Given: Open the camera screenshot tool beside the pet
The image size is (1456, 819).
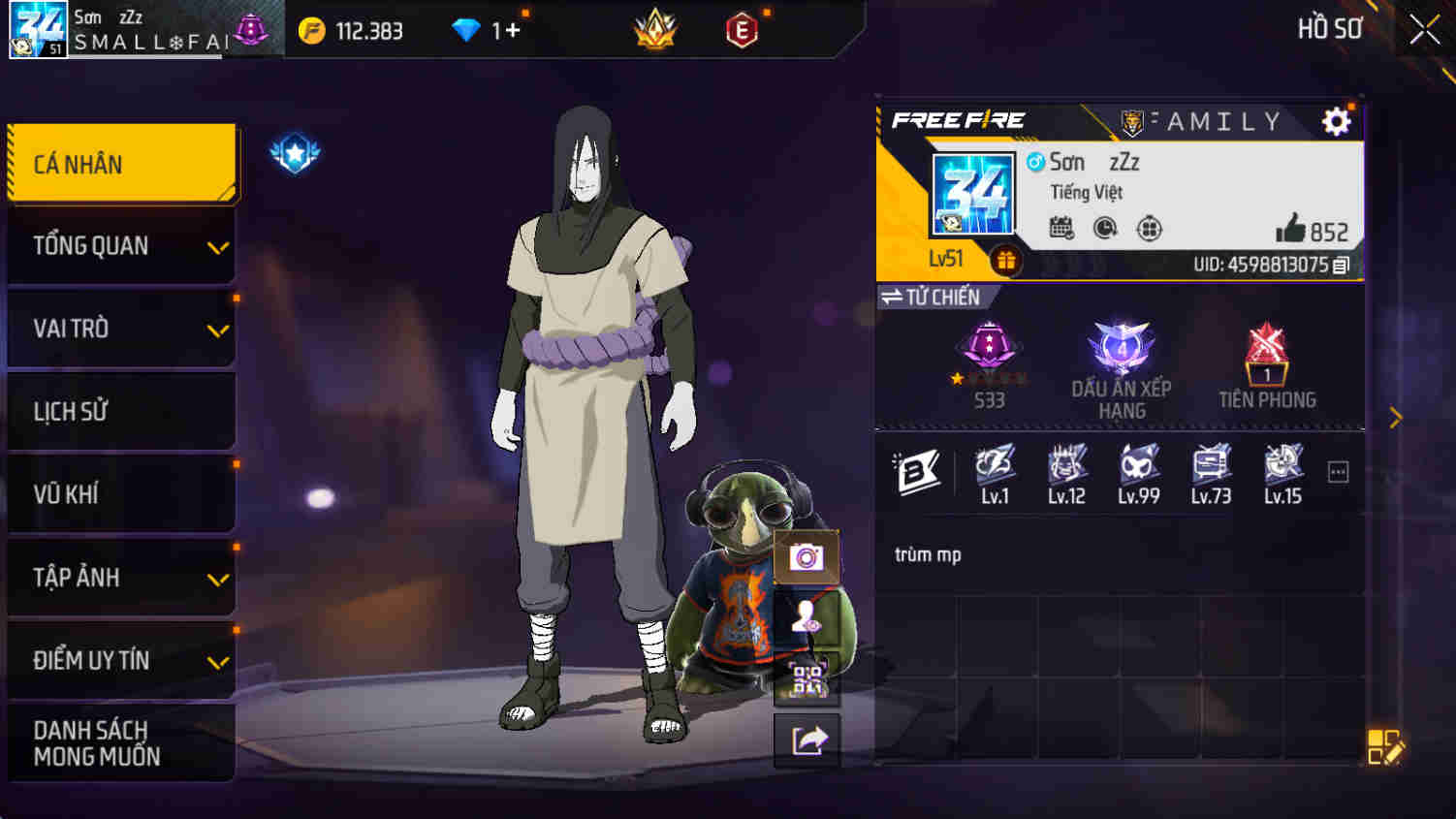Looking at the screenshot, I should click(807, 558).
